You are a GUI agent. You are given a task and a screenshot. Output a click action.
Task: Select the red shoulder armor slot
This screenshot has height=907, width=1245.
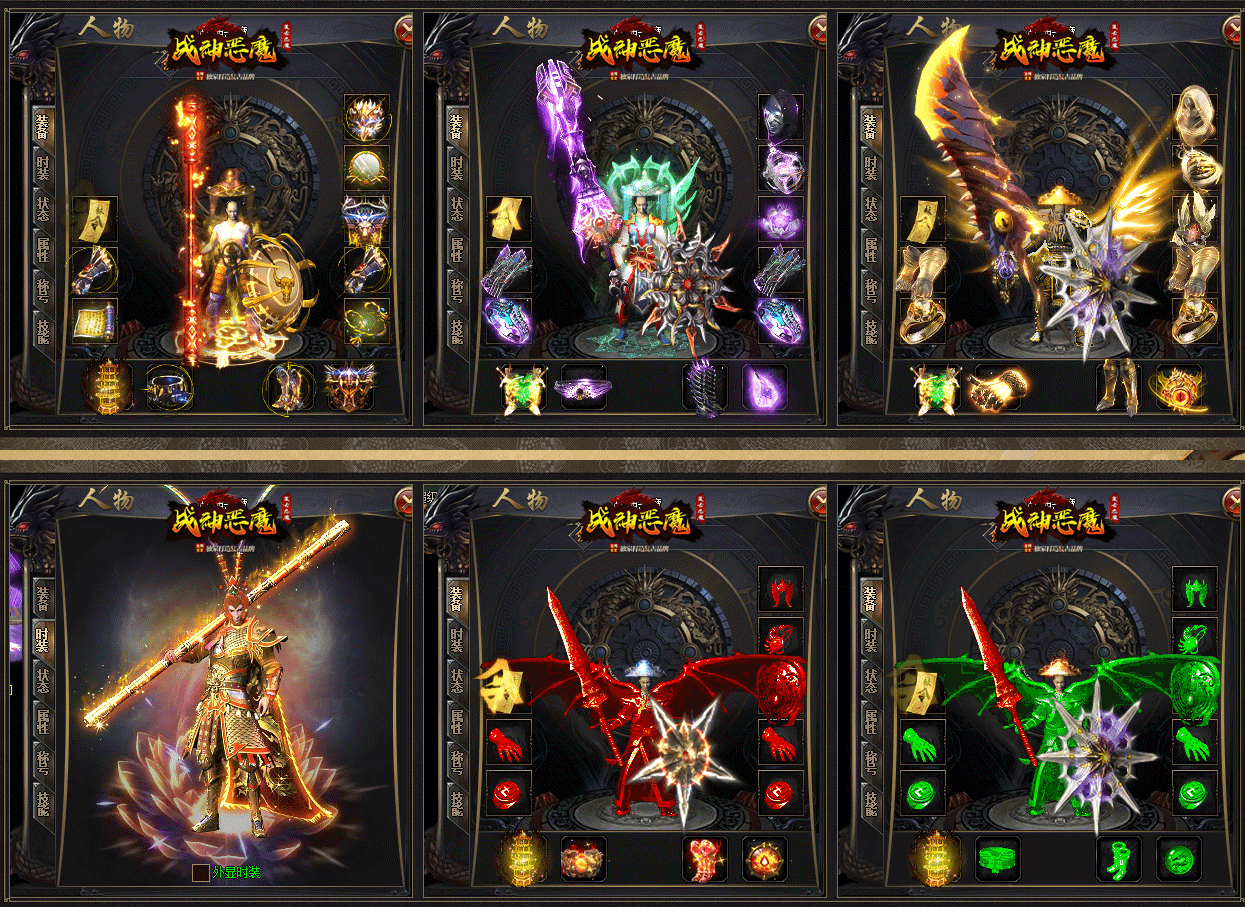(780, 590)
